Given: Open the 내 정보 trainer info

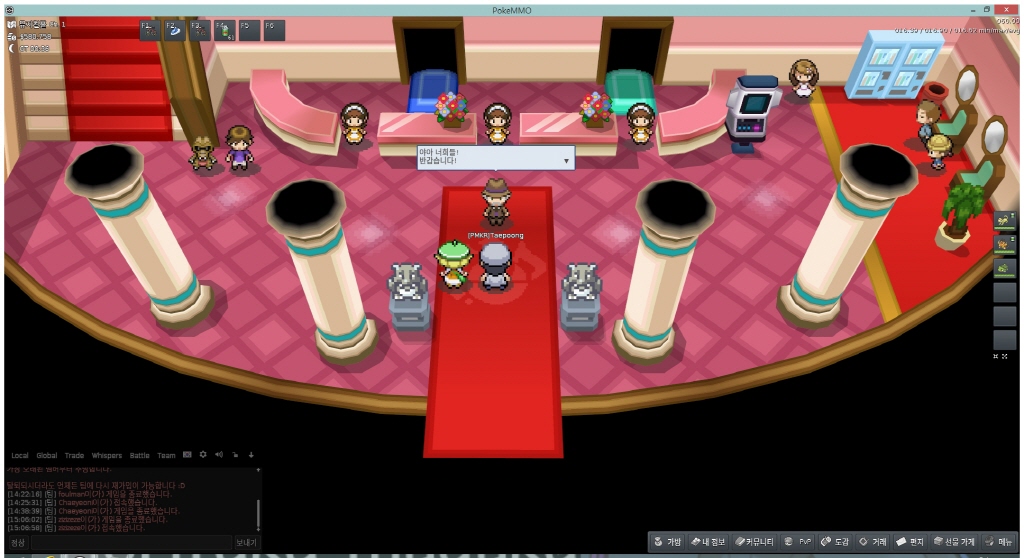Looking at the screenshot, I should (x=708, y=542).
